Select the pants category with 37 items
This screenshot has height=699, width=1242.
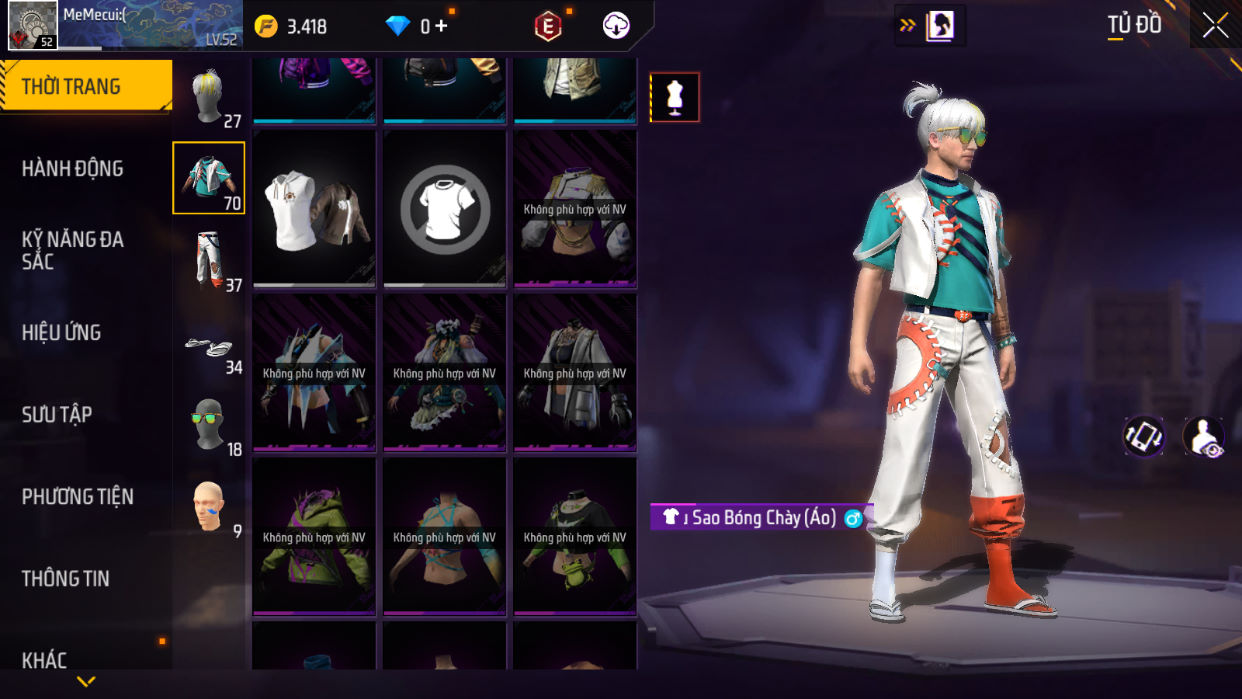click(209, 258)
